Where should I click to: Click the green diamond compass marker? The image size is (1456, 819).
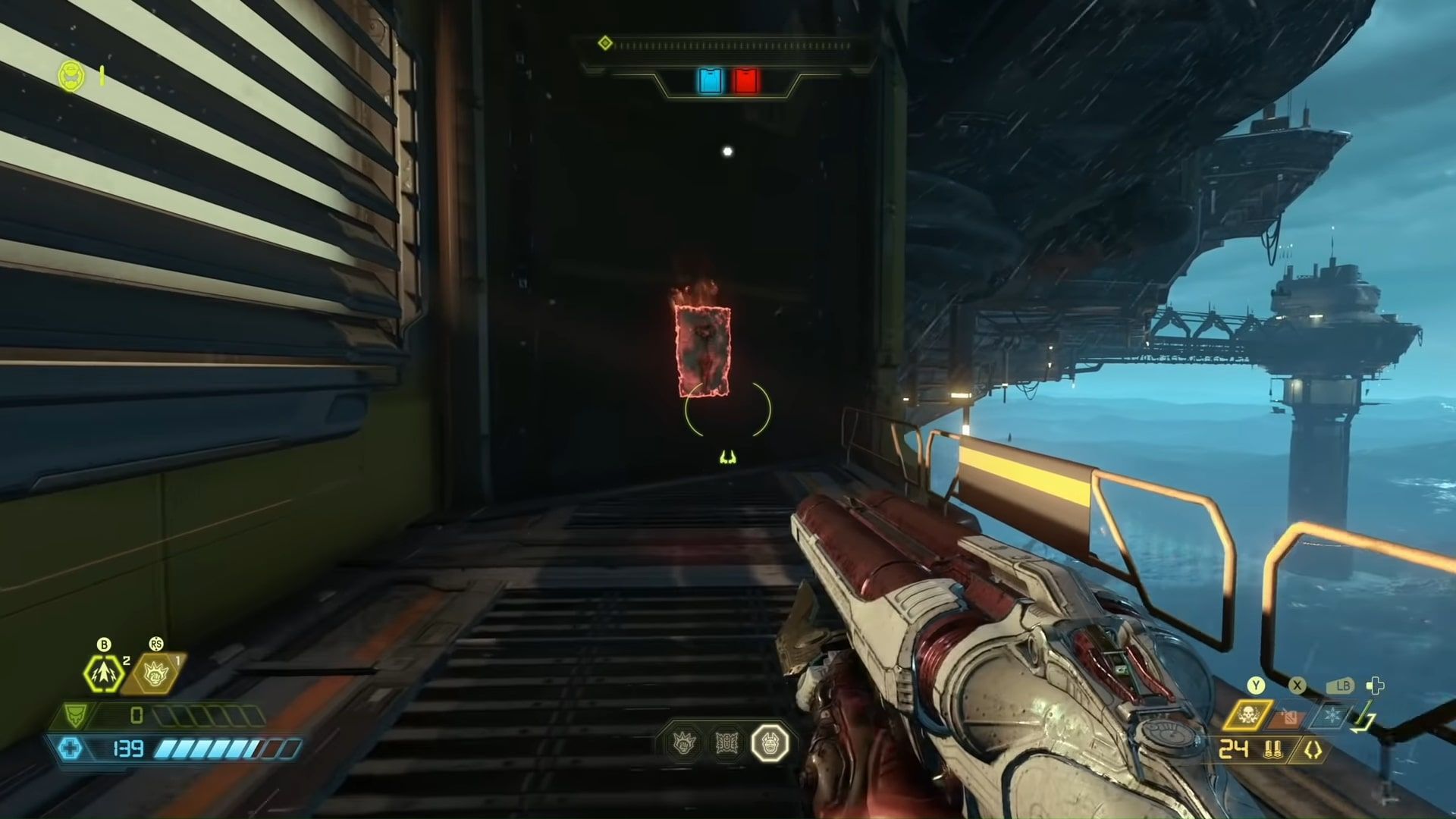605,43
